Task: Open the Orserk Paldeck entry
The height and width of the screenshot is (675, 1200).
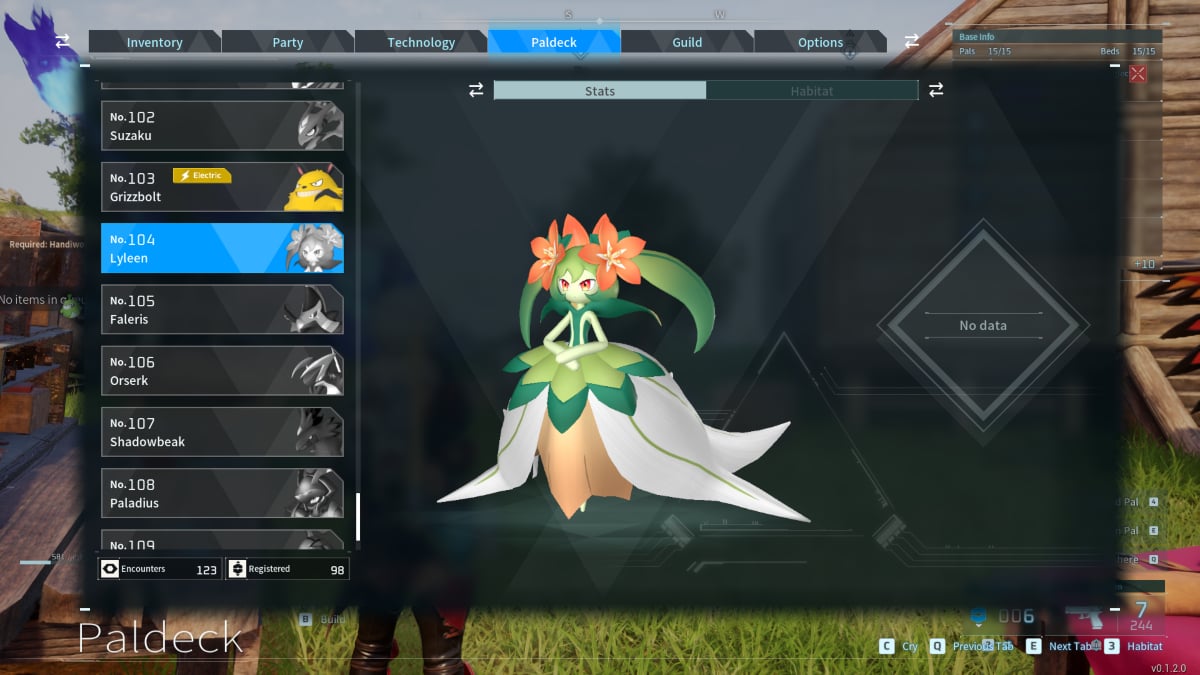Action: 222,370
